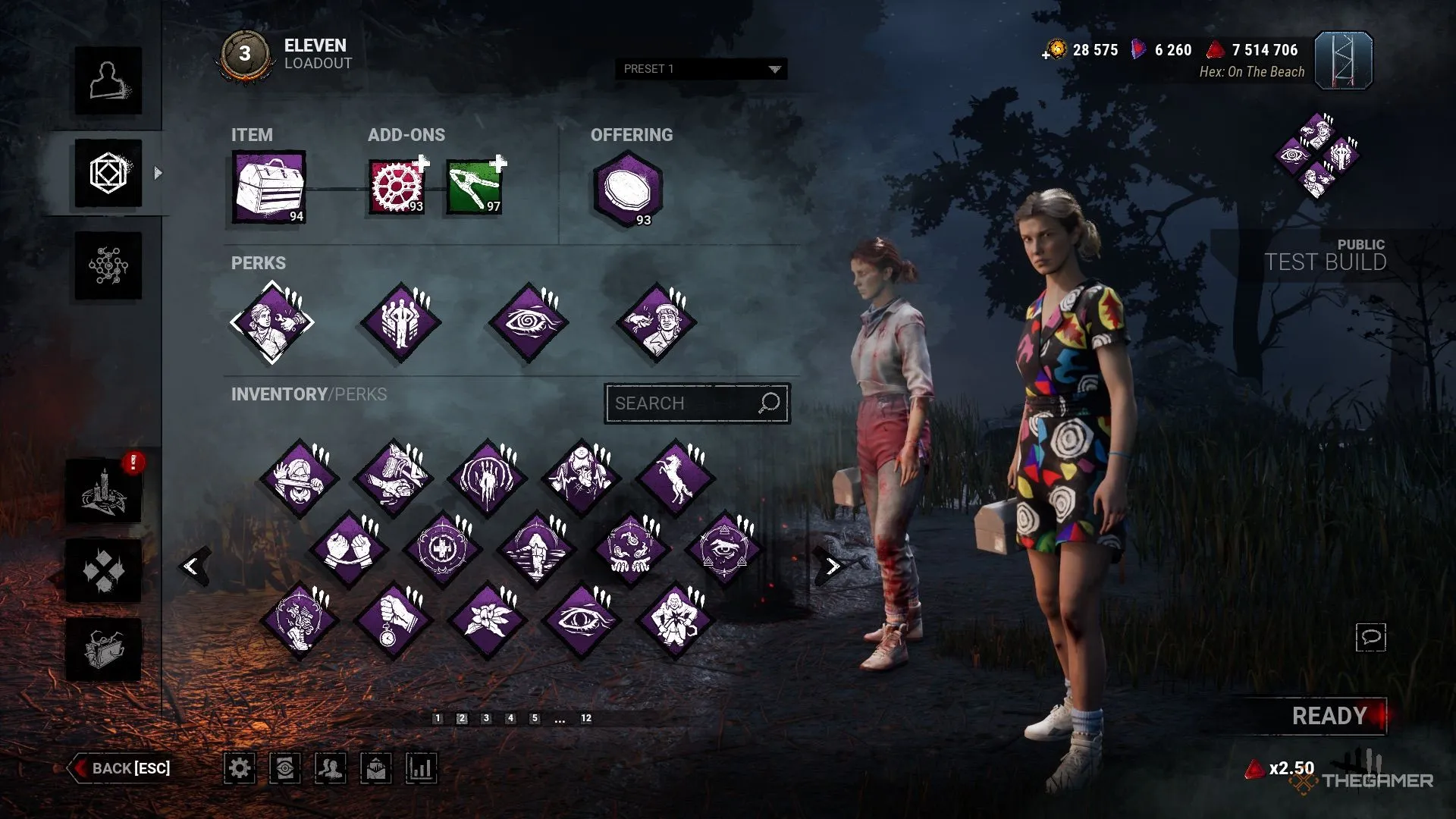Screen dimensions: 1456x819
Task: Go to previous inventory page arrow
Action: [x=193, y=566]
